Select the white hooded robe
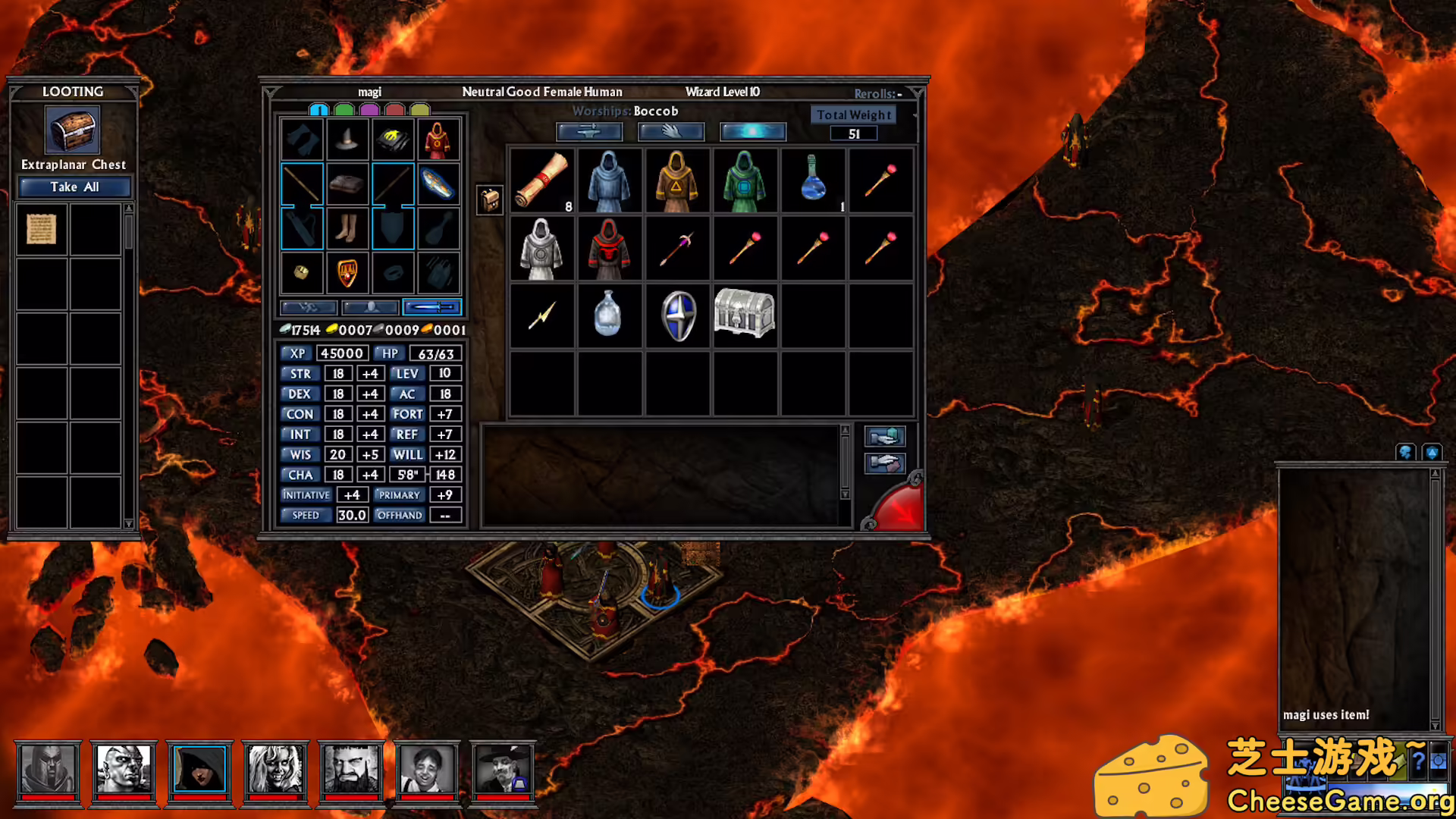 541,249
